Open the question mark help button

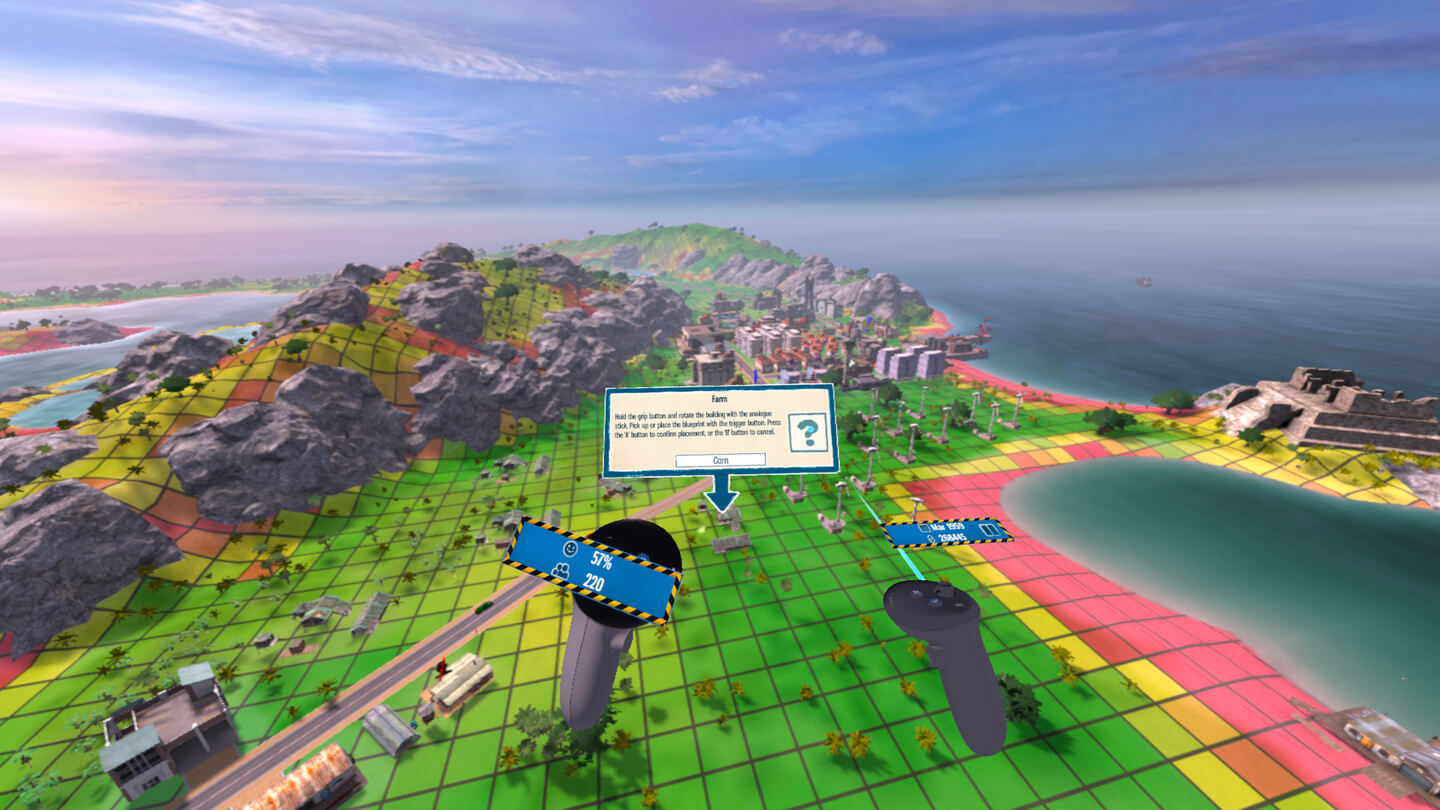pyautogui.click(x=807, y=433)
